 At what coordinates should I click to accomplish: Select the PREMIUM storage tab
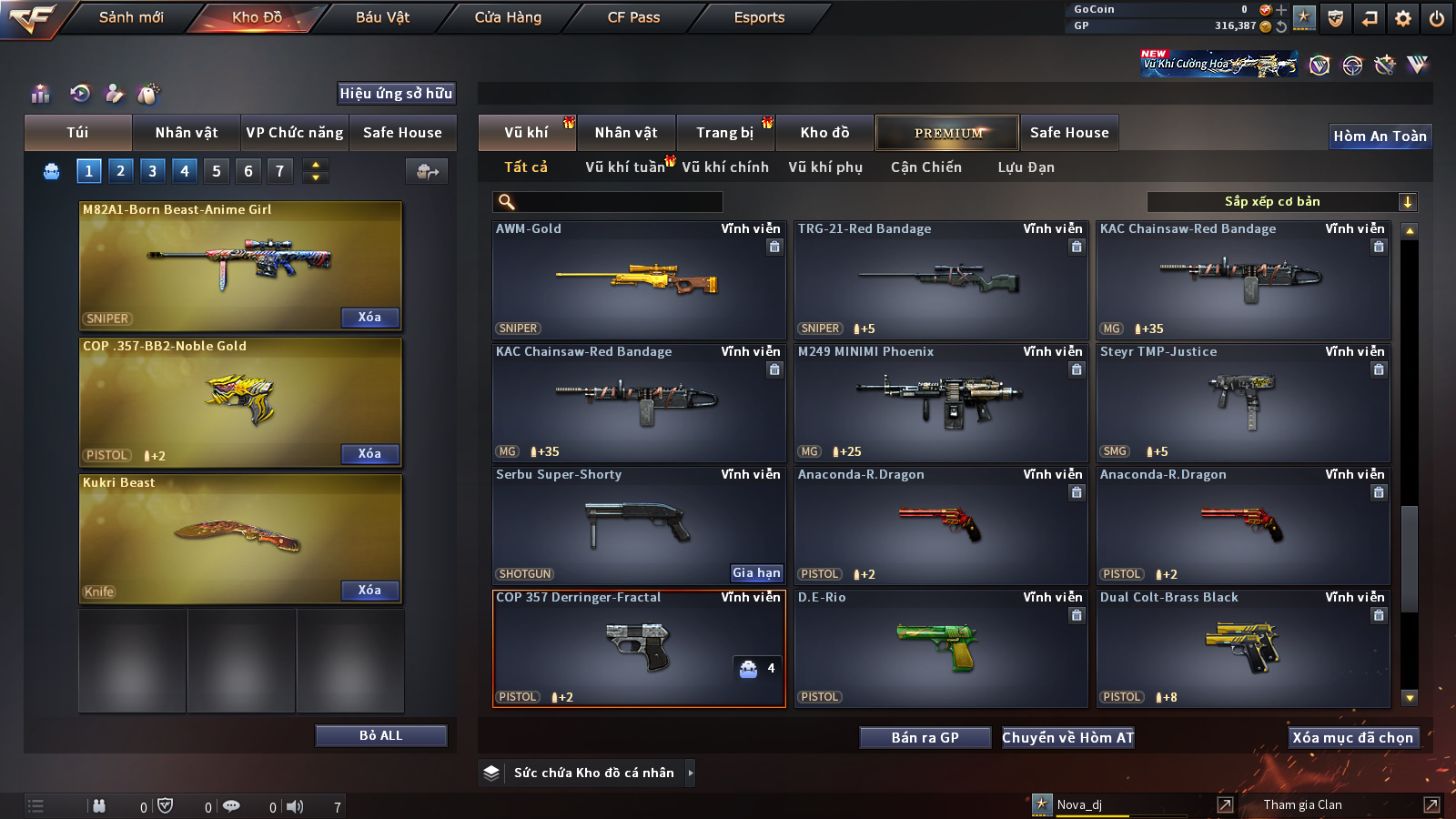[947, 133]
